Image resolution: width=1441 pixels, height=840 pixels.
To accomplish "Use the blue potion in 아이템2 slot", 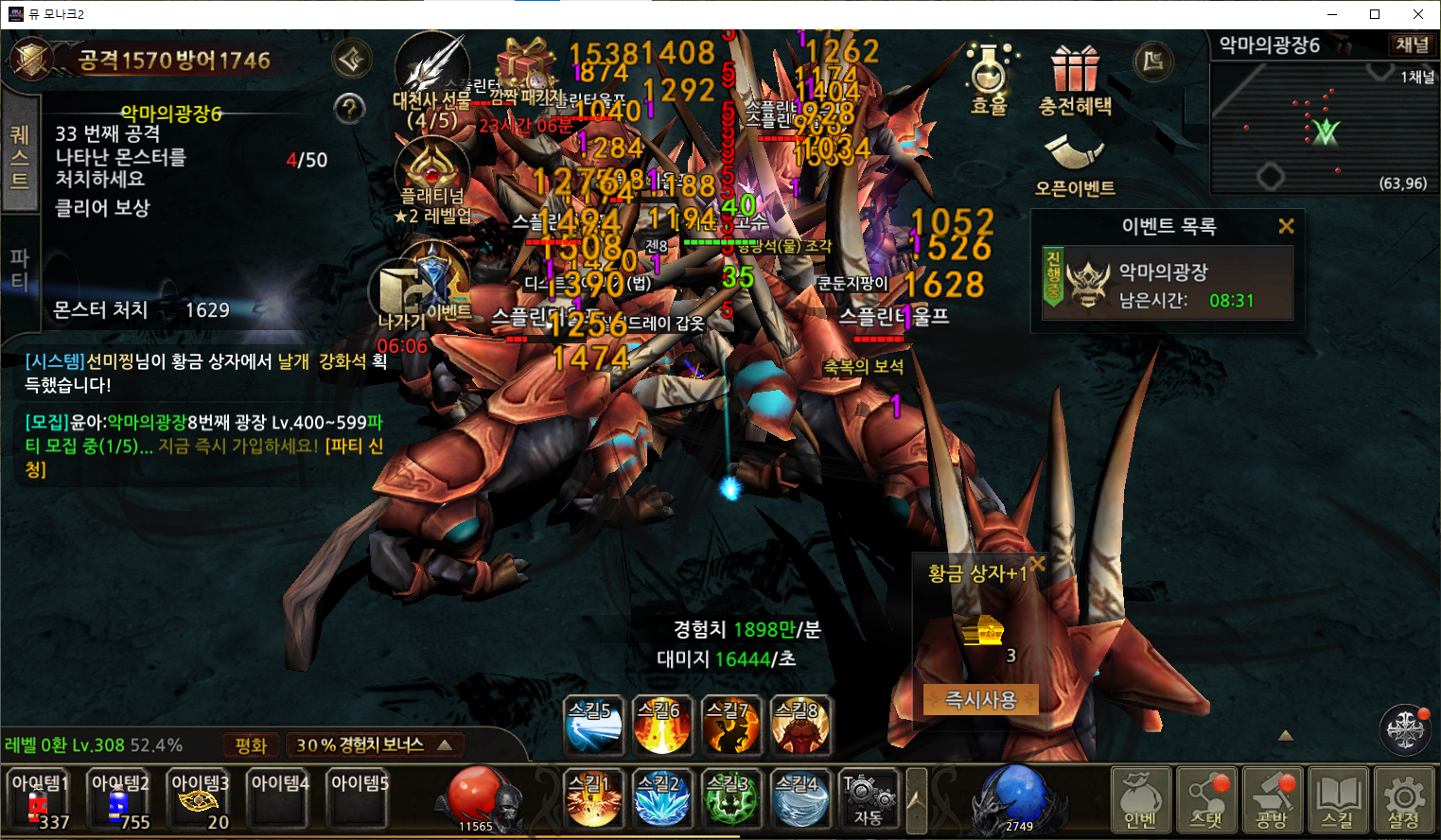I will 120,802.
